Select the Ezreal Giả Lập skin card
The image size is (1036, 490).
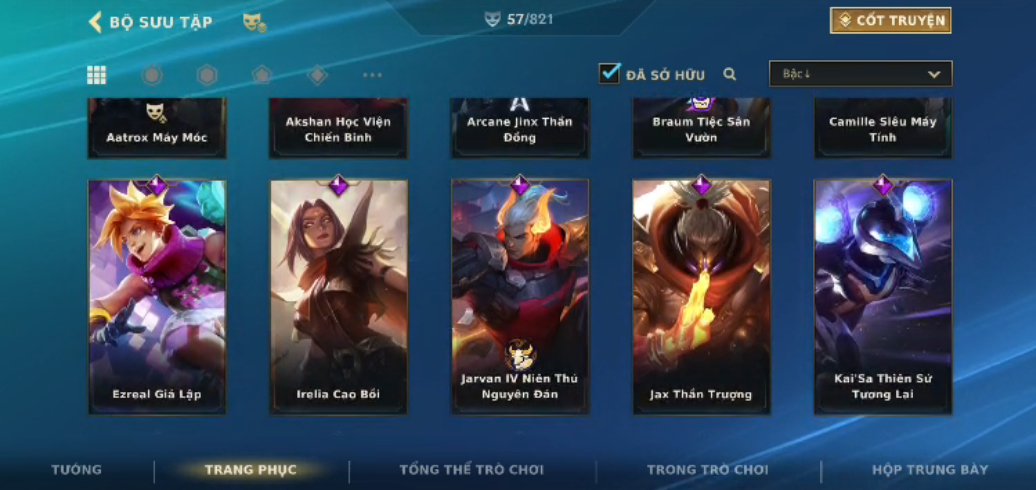coord(157,297)
